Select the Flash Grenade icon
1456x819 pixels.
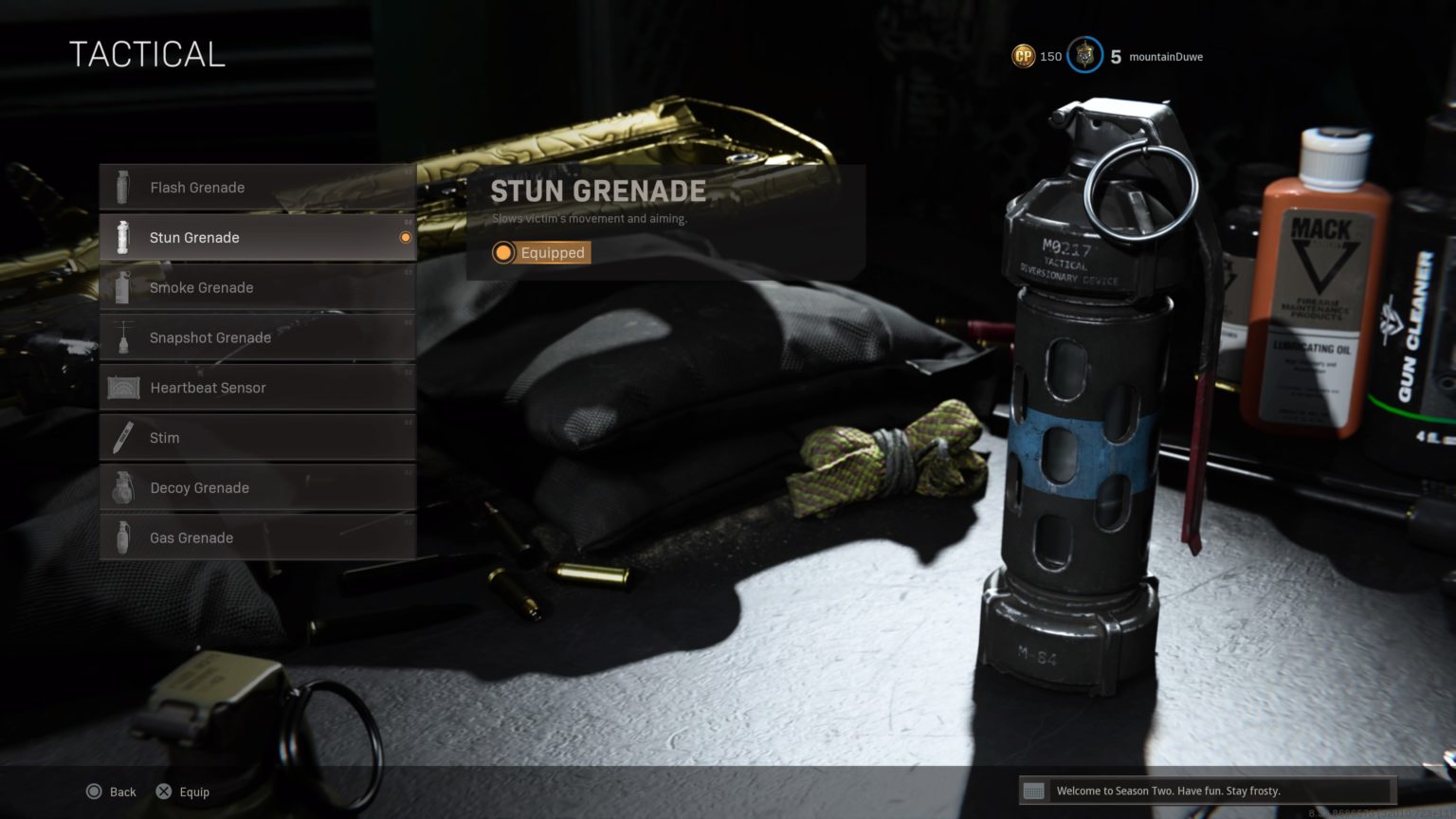[123, 187]
